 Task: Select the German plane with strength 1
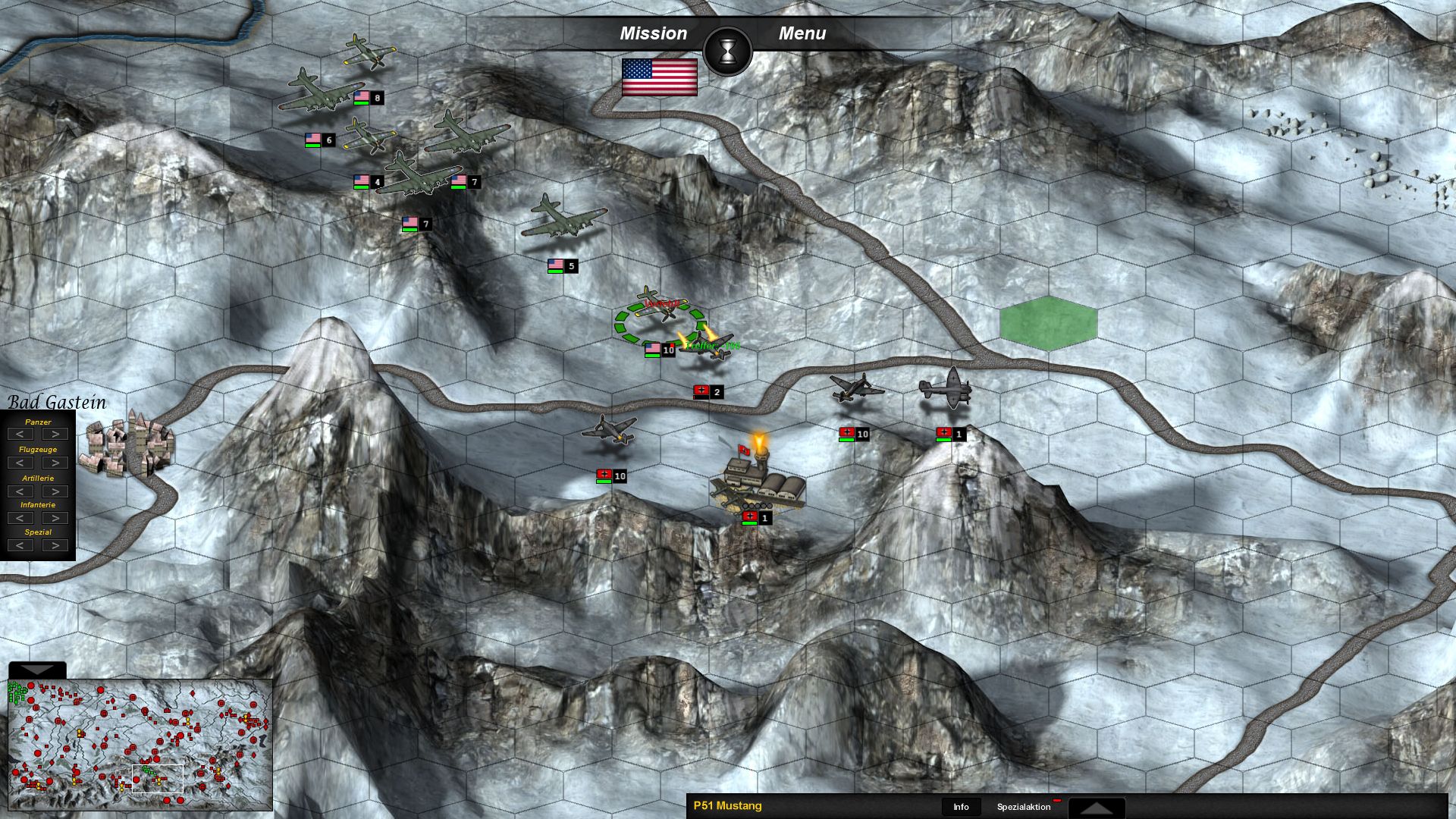[x=948, y=388]
